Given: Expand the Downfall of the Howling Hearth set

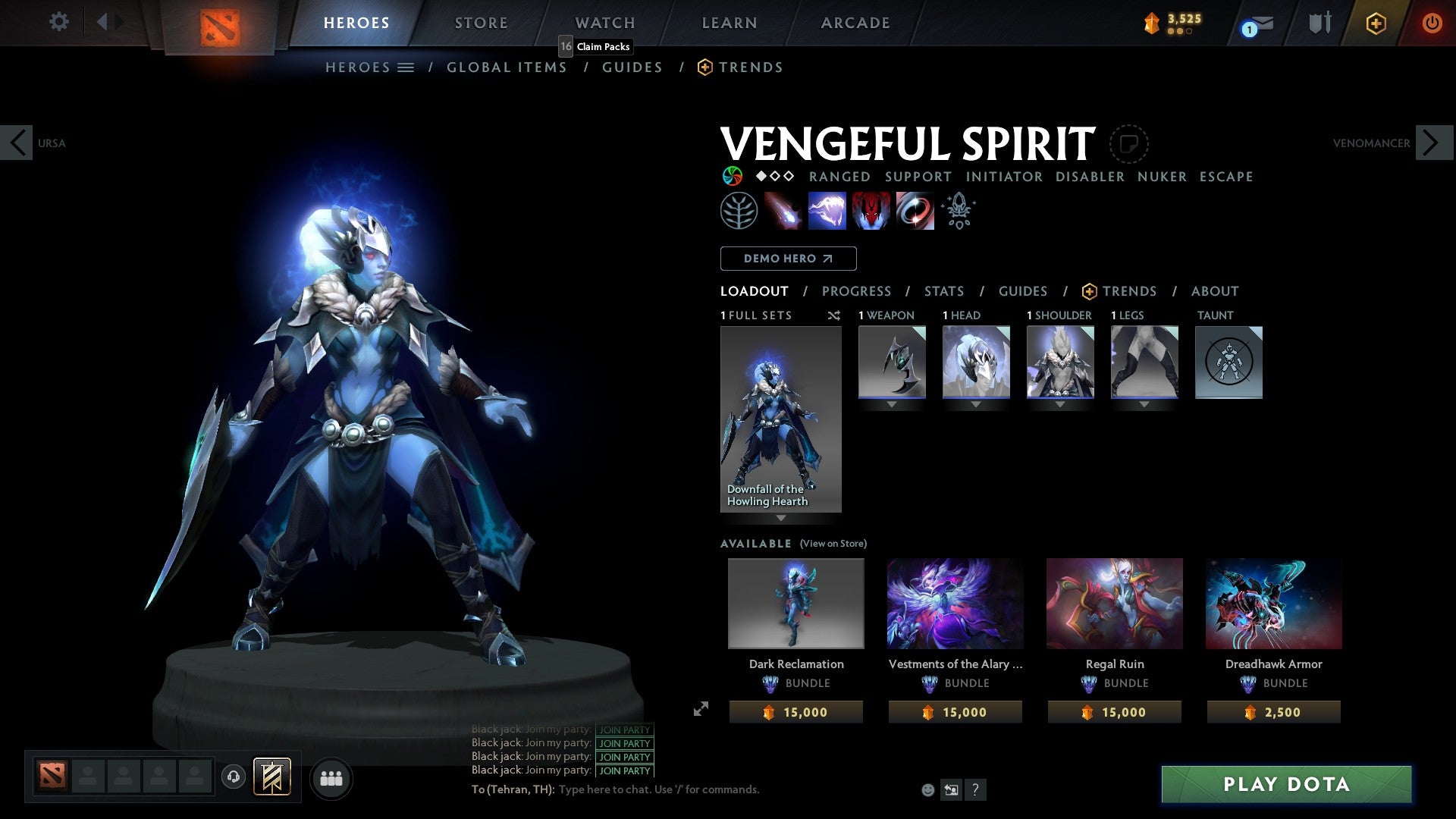Looking at the screenshot, I should [780, 516].
